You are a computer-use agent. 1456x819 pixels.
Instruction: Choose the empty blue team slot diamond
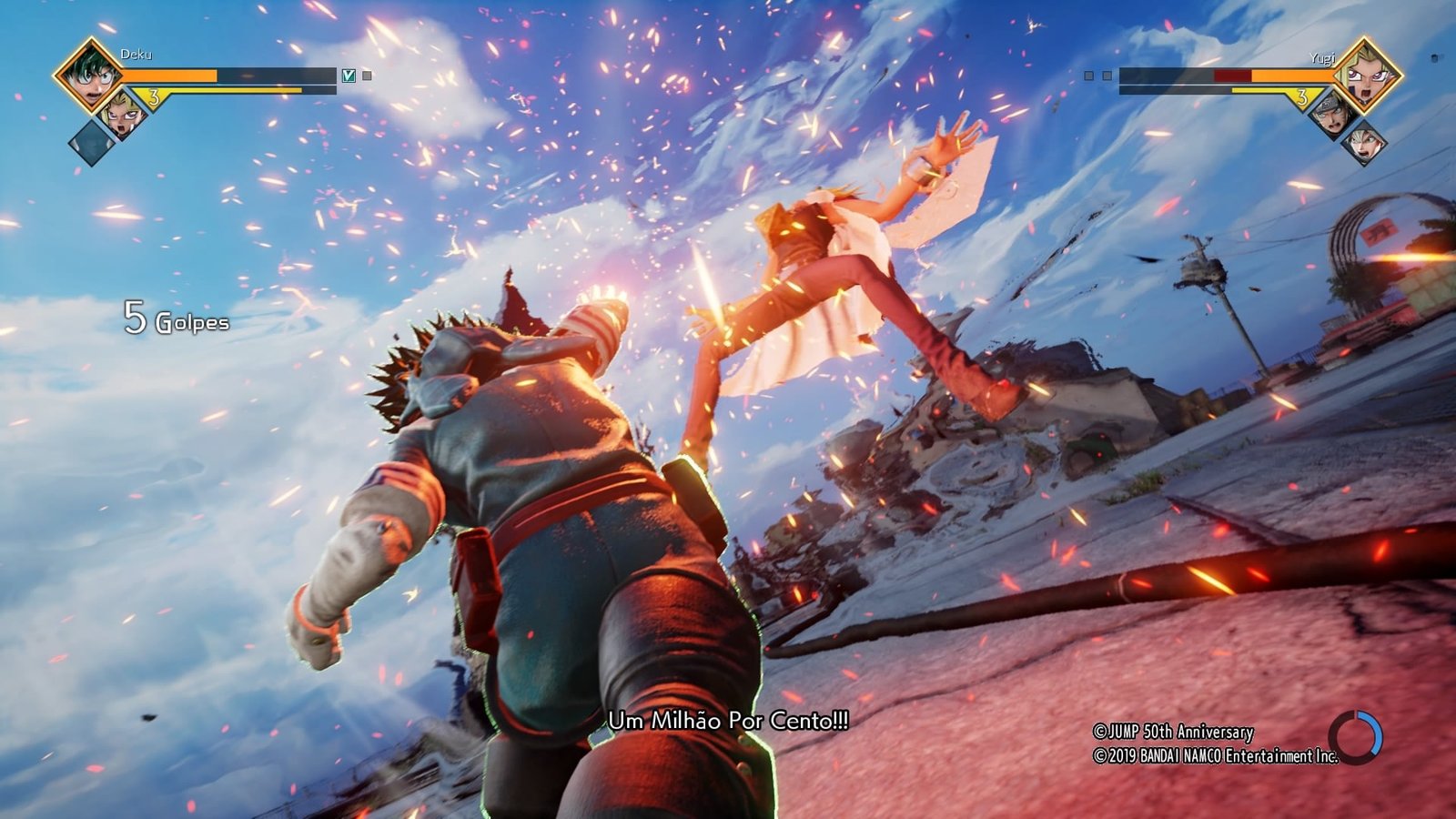tap(92, 143)
